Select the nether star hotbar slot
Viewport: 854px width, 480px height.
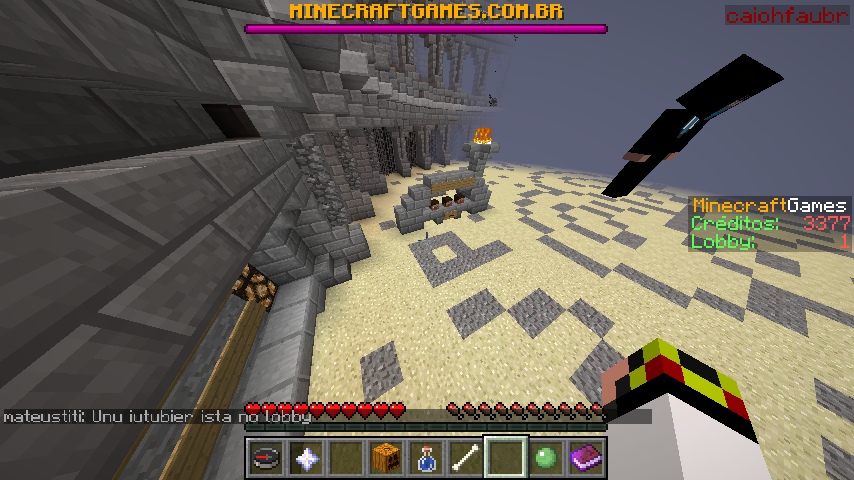(x=305, y=458)
